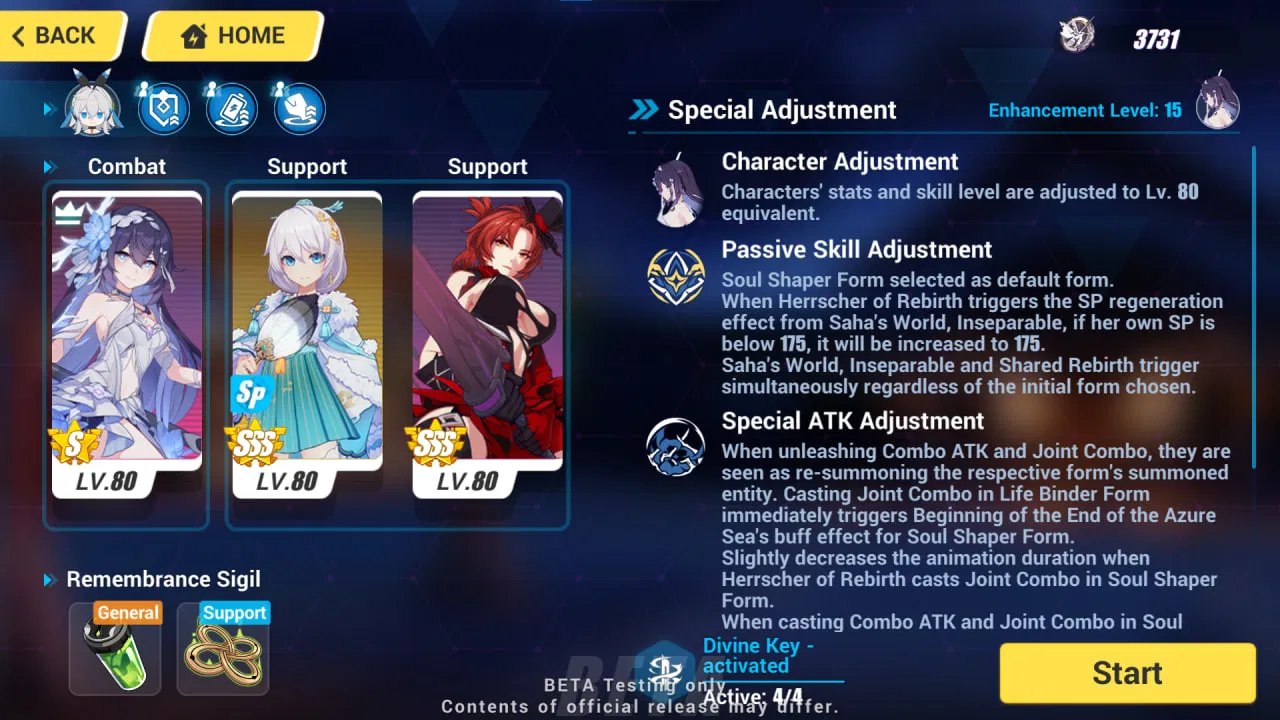Click the Enhancement Level 15 indicator
Image resolution: width=1280 pixels, height=720 pixels.
(1085, 111)
